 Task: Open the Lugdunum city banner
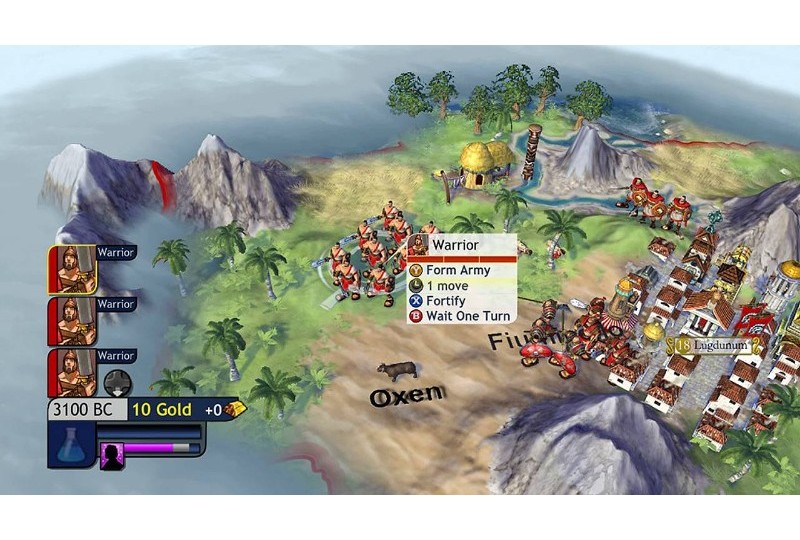pos(713,345)
